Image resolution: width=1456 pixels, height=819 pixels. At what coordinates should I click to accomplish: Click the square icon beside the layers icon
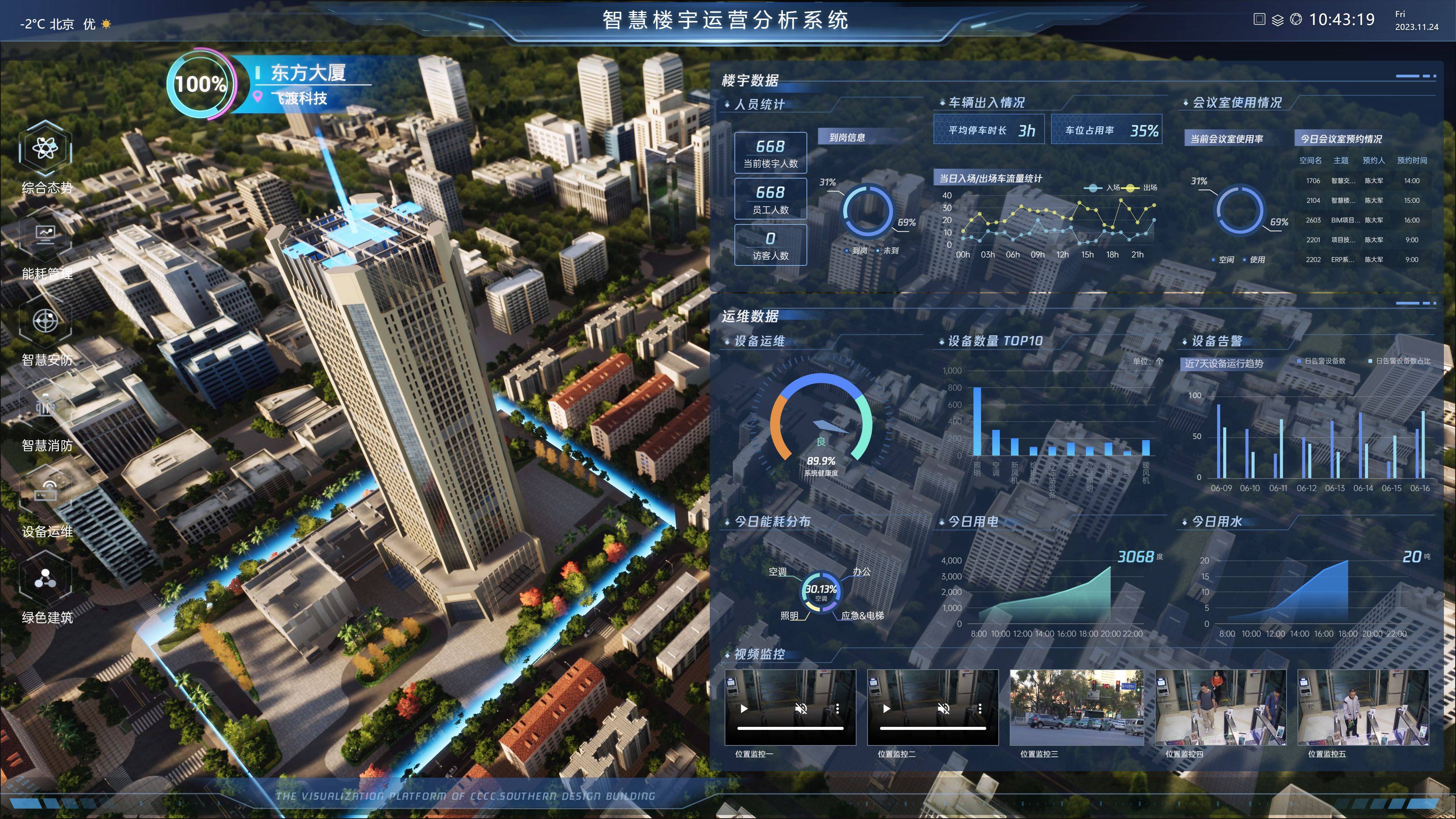pos(1259,19)
